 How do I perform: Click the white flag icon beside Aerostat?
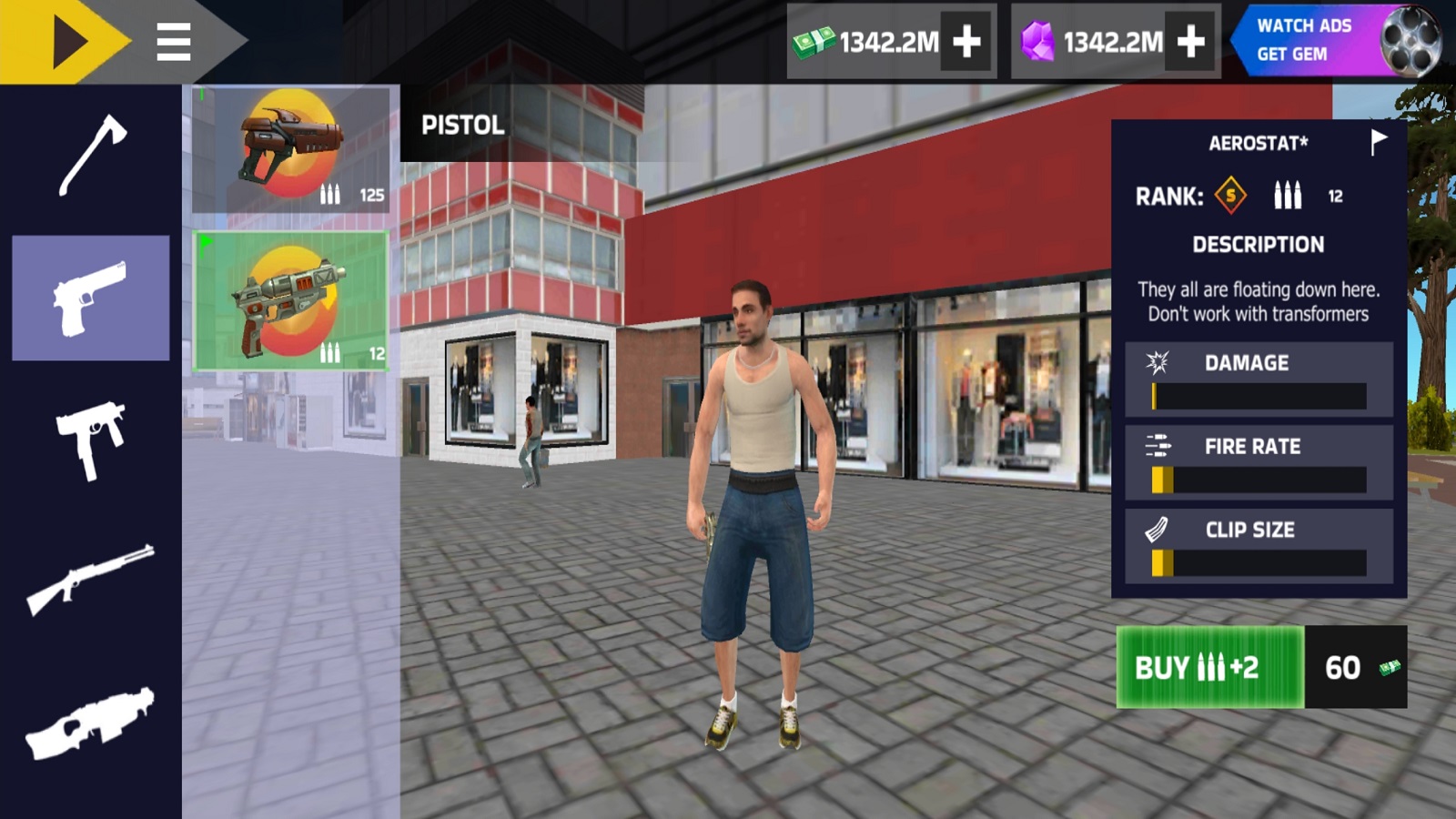[1379, 142]
